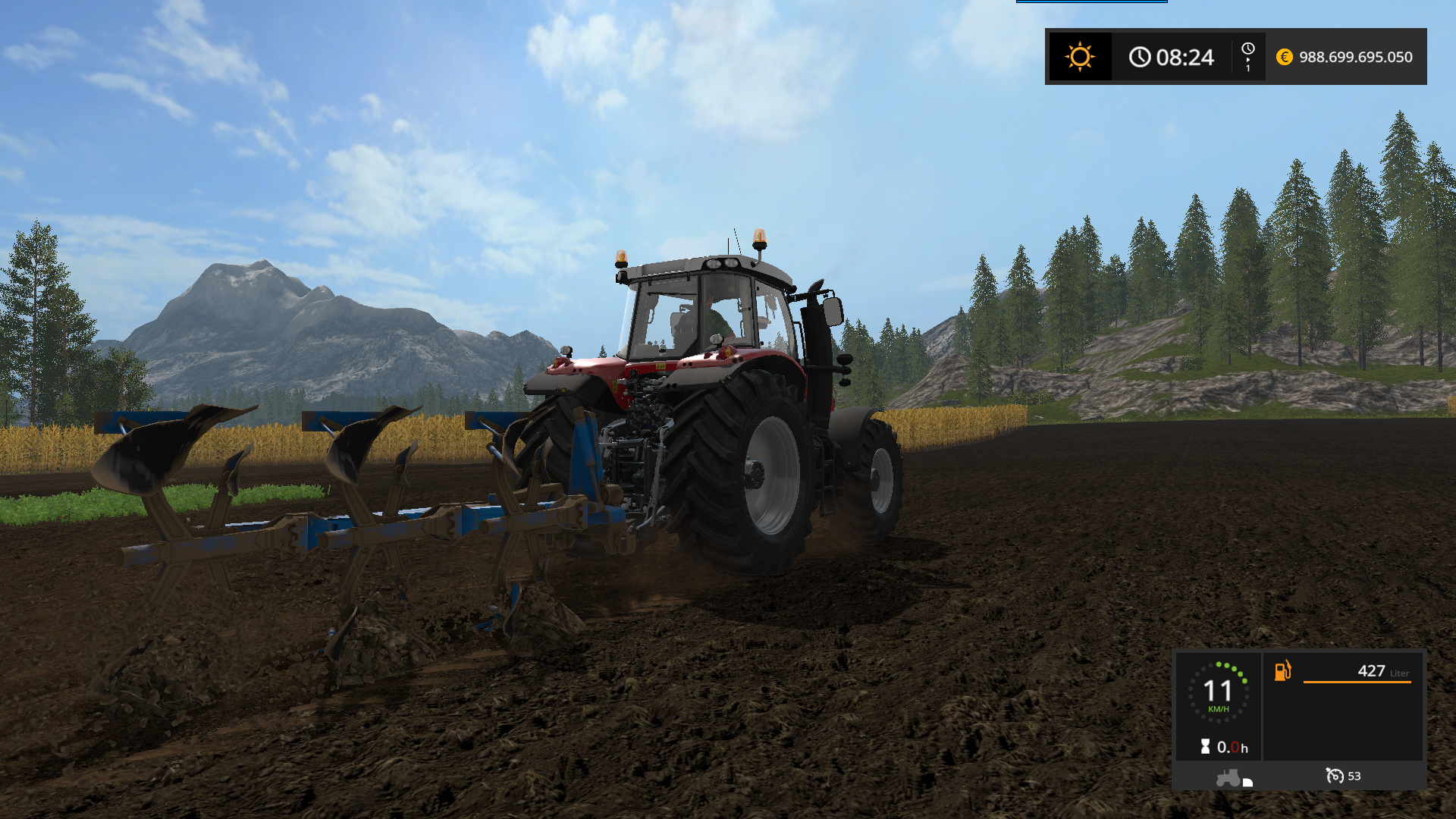Viewport: 1456px width, 819px height.
Task: Click the fuel pump icon
Action: click(1282, 670)
